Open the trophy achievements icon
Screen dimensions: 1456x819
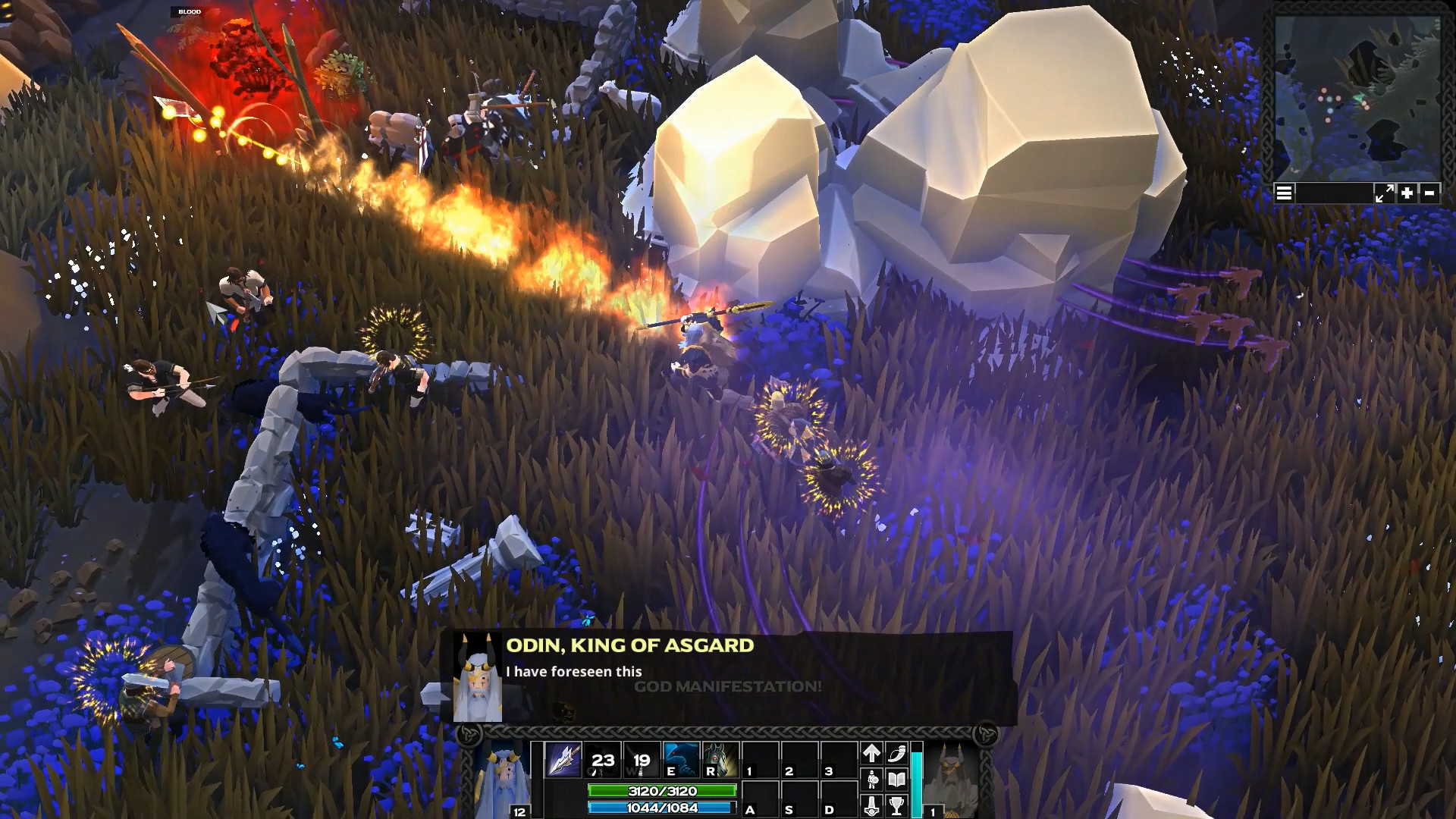[897, 805]
